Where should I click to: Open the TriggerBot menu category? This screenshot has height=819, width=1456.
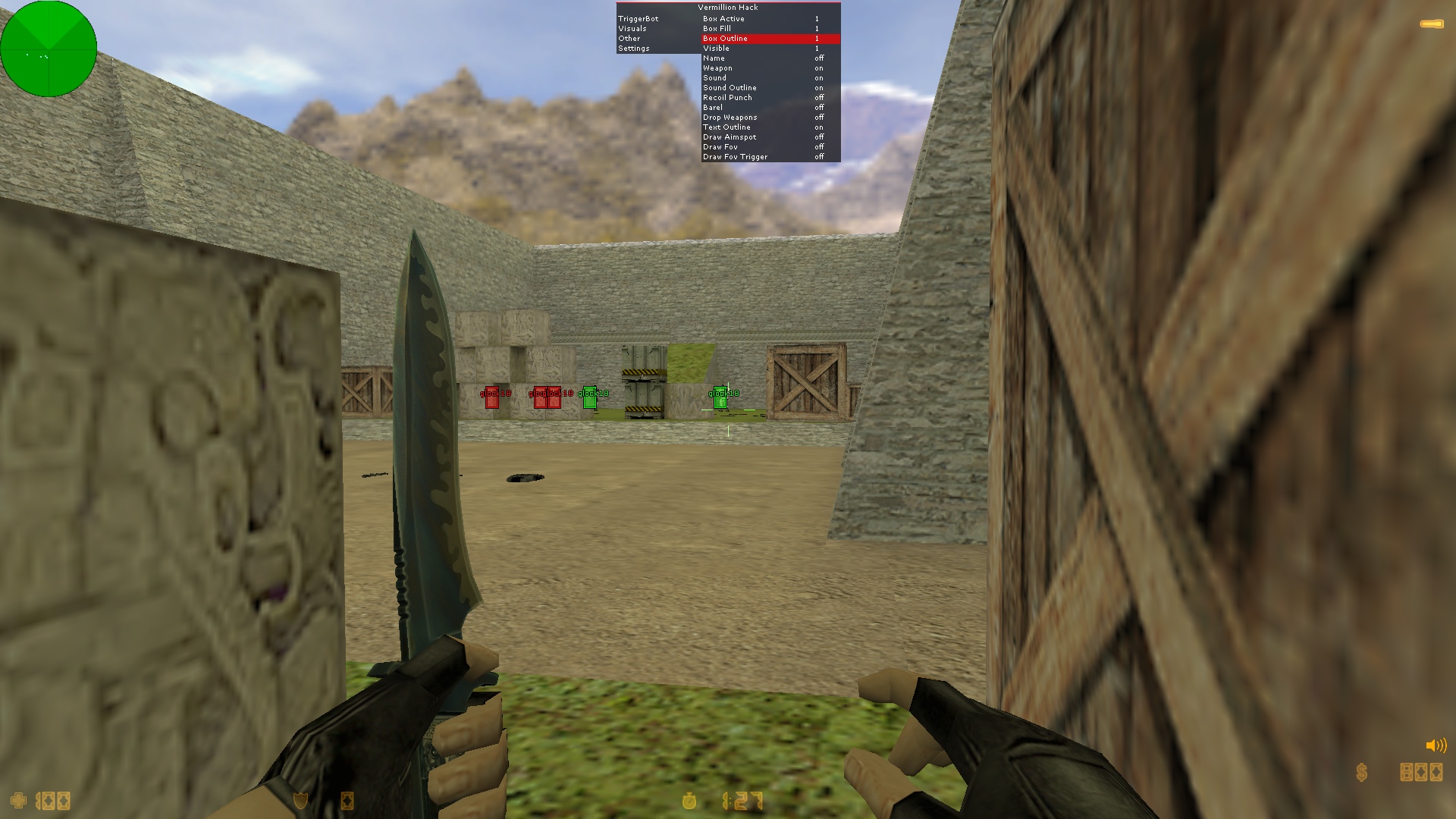(638, 19)
